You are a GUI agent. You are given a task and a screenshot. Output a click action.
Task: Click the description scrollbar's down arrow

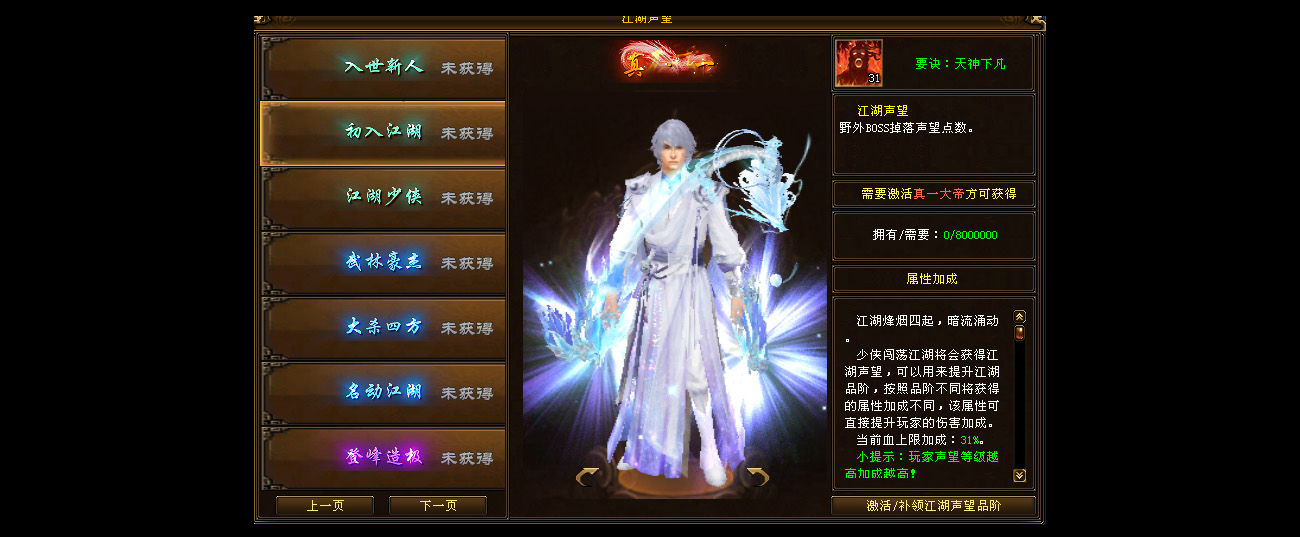click(x=1020, y=476)
